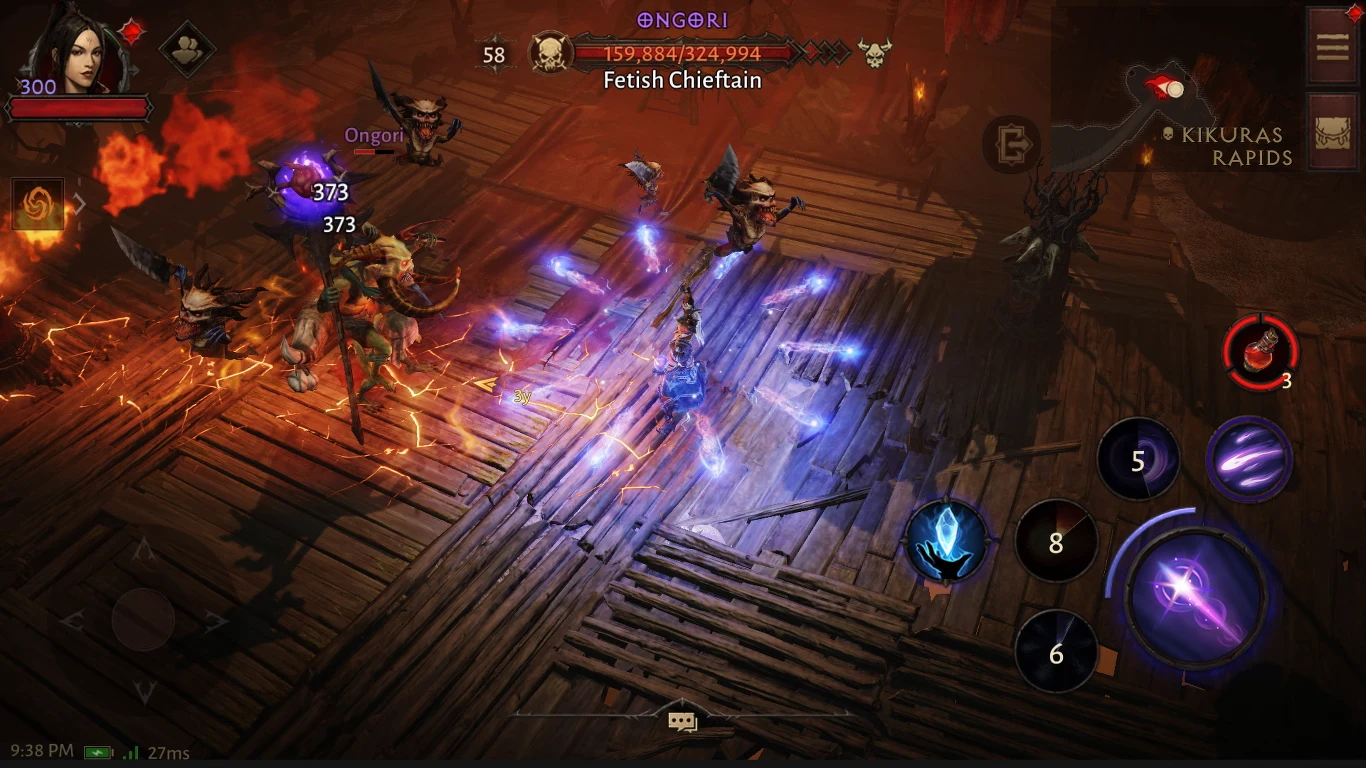Use the purple triple-missile skill icon

click(1249, 459)
